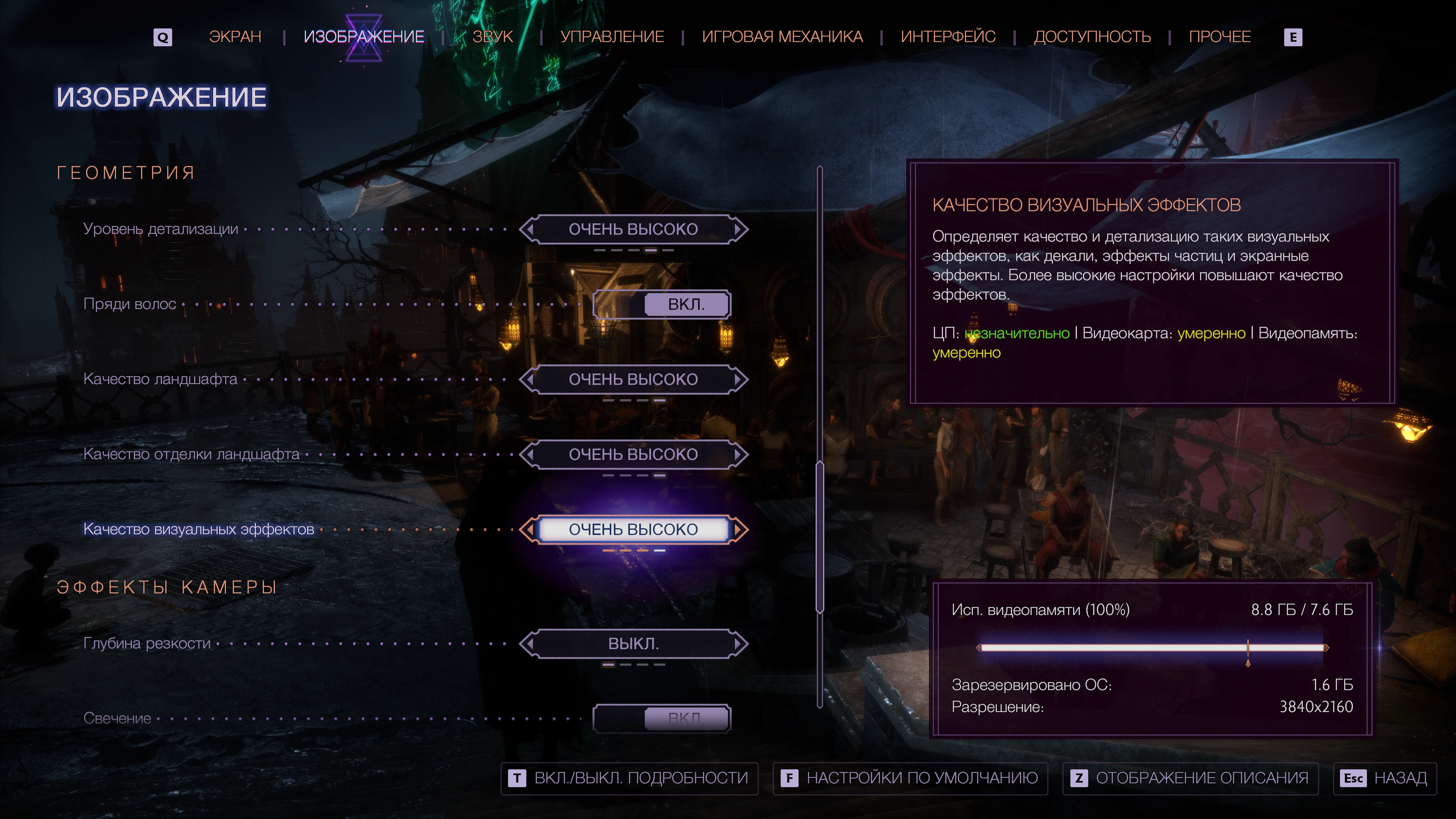Click the right arrow for Глубина резкости
The height and width of the screenshot is (819, 1456).
739,644
